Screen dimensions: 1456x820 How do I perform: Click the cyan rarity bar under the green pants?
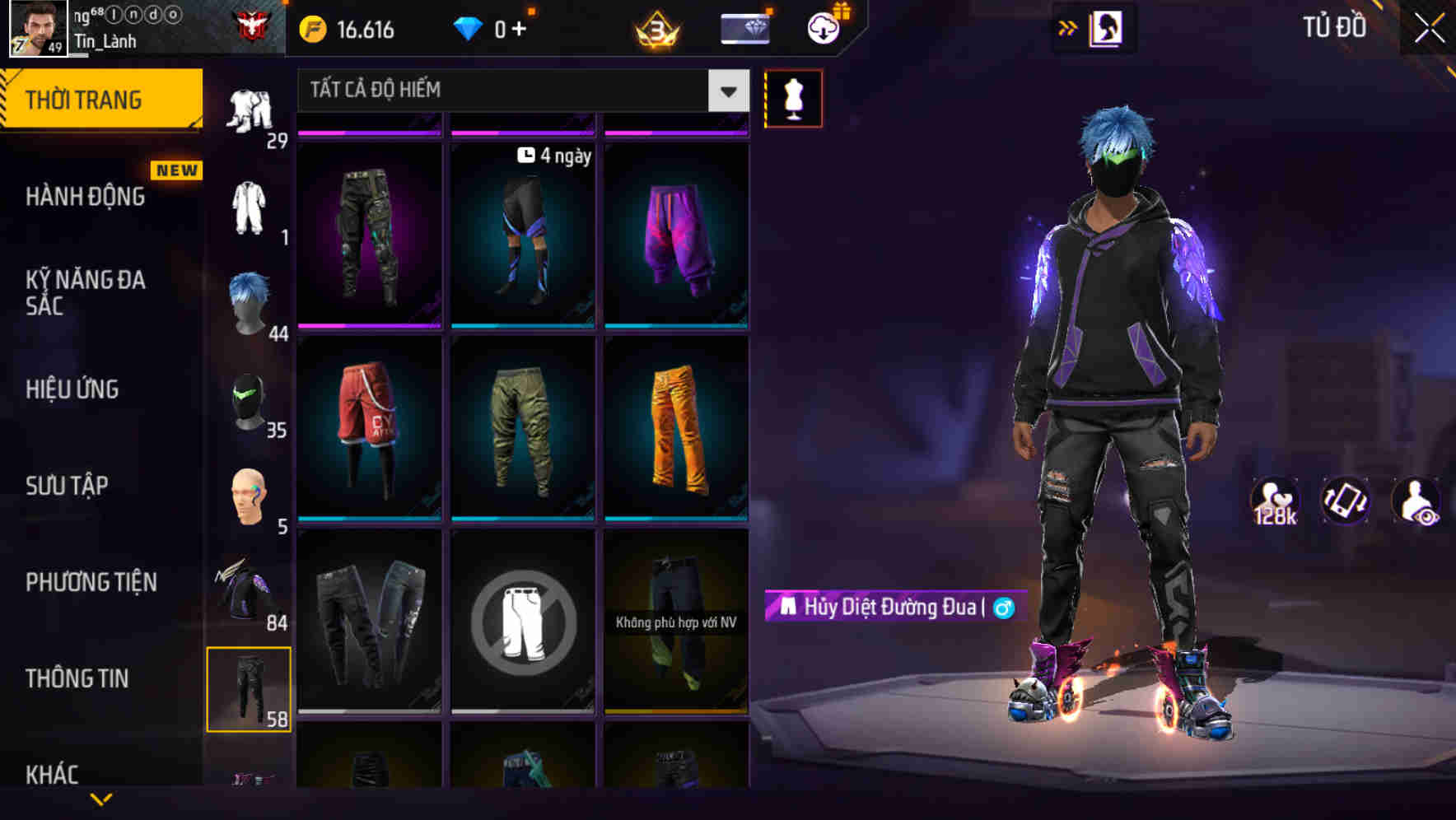(x=522, y=516)
